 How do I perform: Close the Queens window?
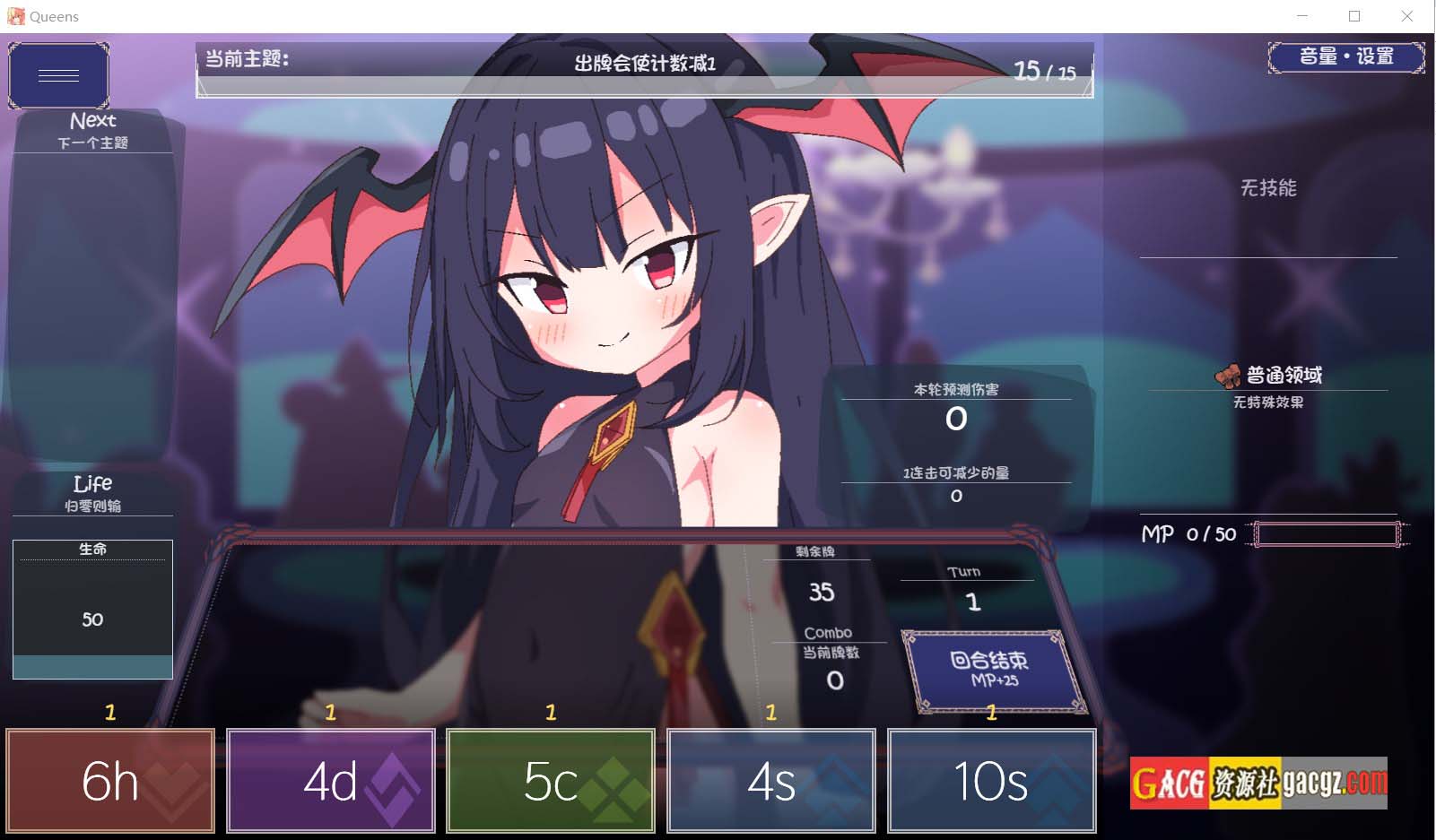click(1406, 16)
